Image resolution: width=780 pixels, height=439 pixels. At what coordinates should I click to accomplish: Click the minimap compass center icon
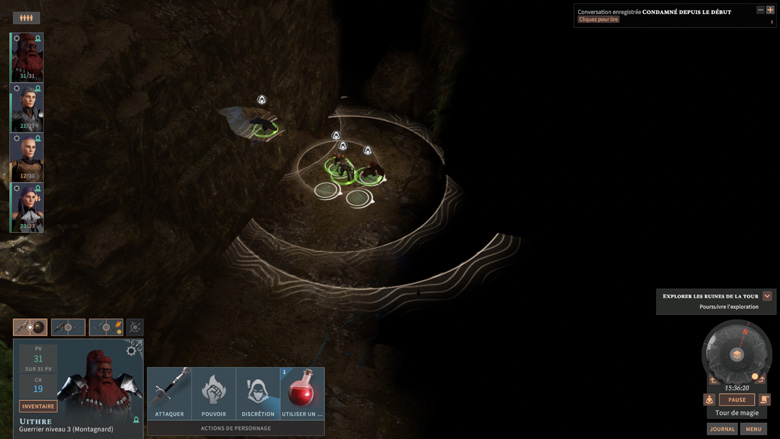(x=736, y=355)
